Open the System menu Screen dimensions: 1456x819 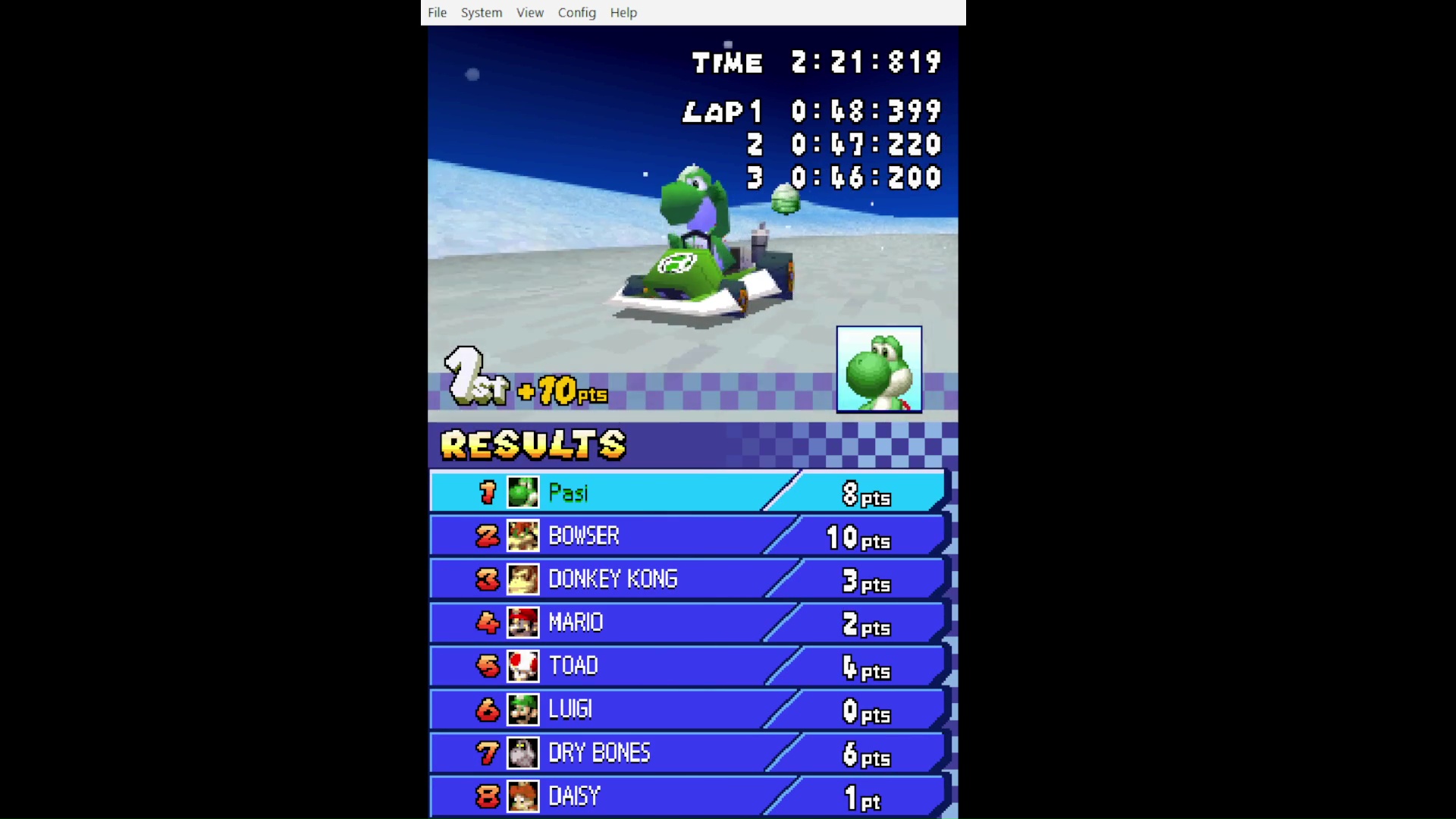tap(481, 13)
